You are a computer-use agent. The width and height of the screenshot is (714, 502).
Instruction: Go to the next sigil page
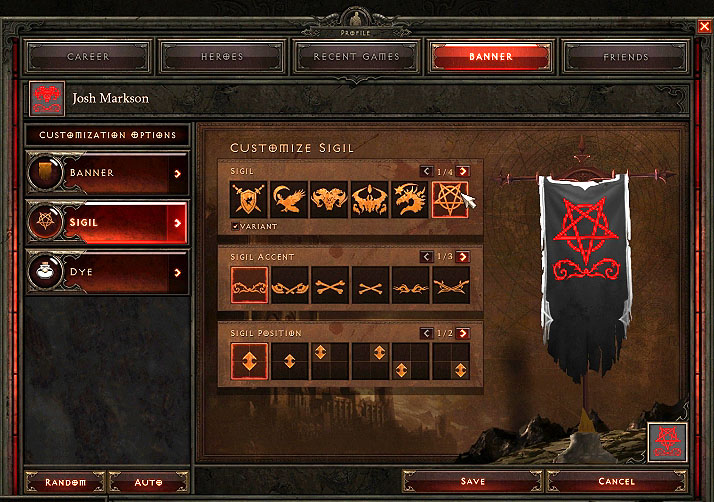pyautogui.click(x=463, y=172)
